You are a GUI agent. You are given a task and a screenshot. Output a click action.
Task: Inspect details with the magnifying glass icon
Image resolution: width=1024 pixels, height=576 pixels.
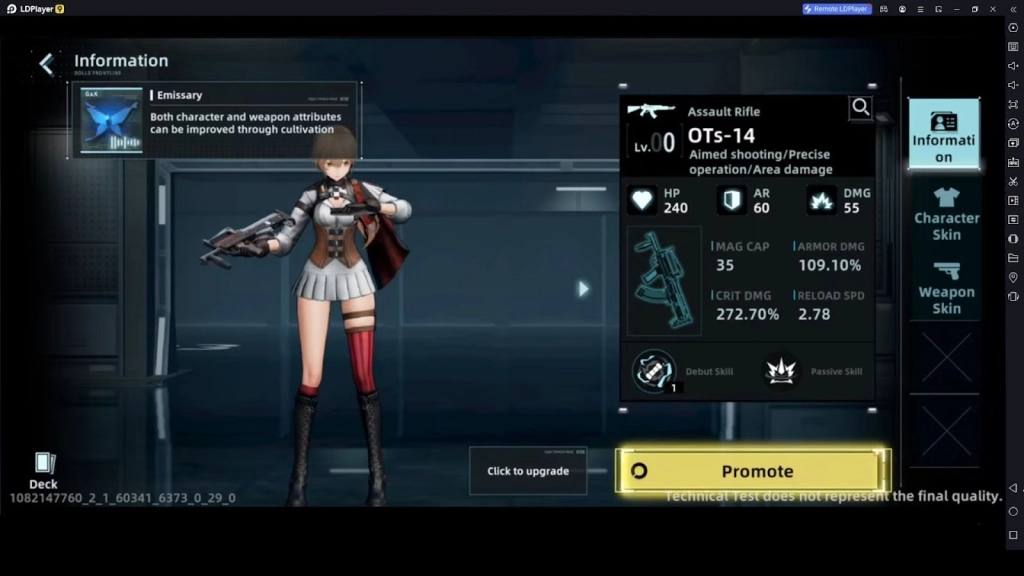(860, 108)
